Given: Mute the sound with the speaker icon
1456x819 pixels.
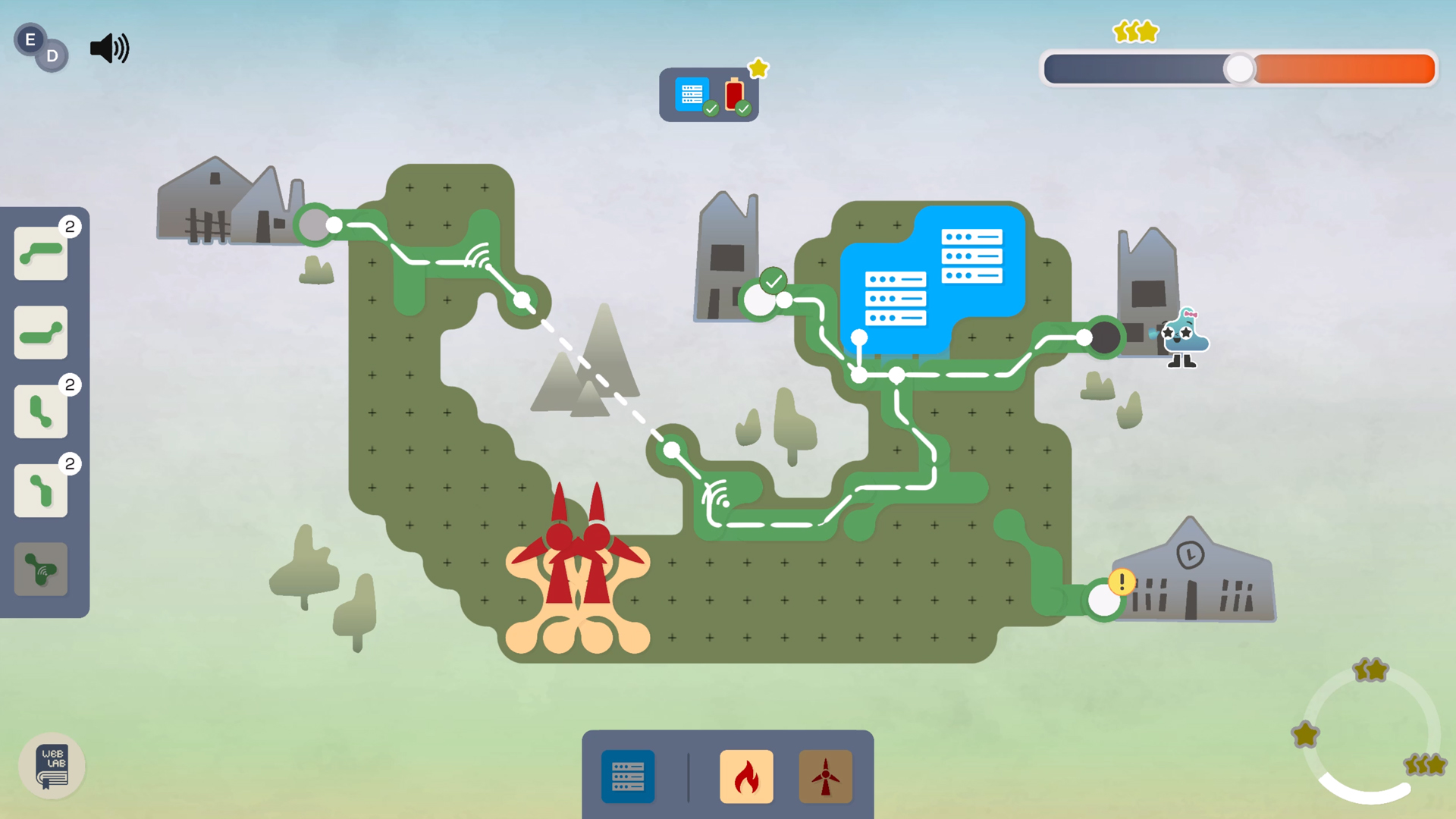Looking at the screenshot, I should coord(109,49).
